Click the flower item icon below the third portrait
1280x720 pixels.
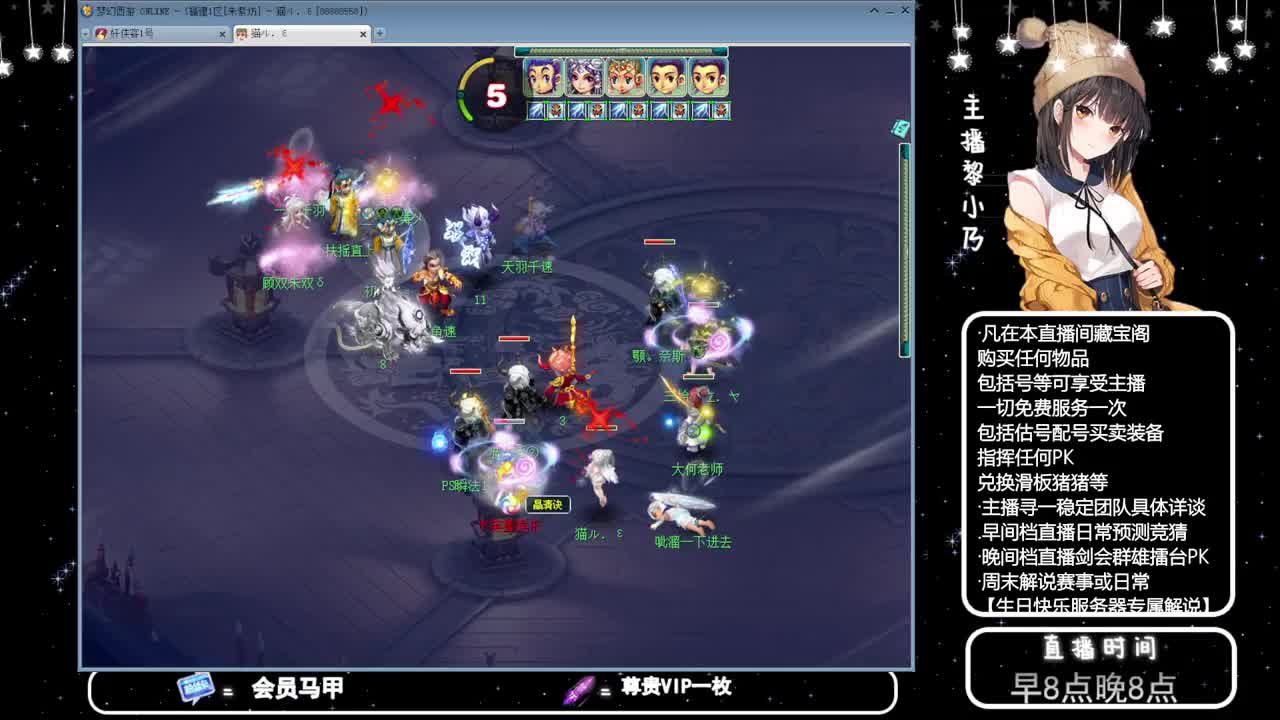(x=638, y=110)
